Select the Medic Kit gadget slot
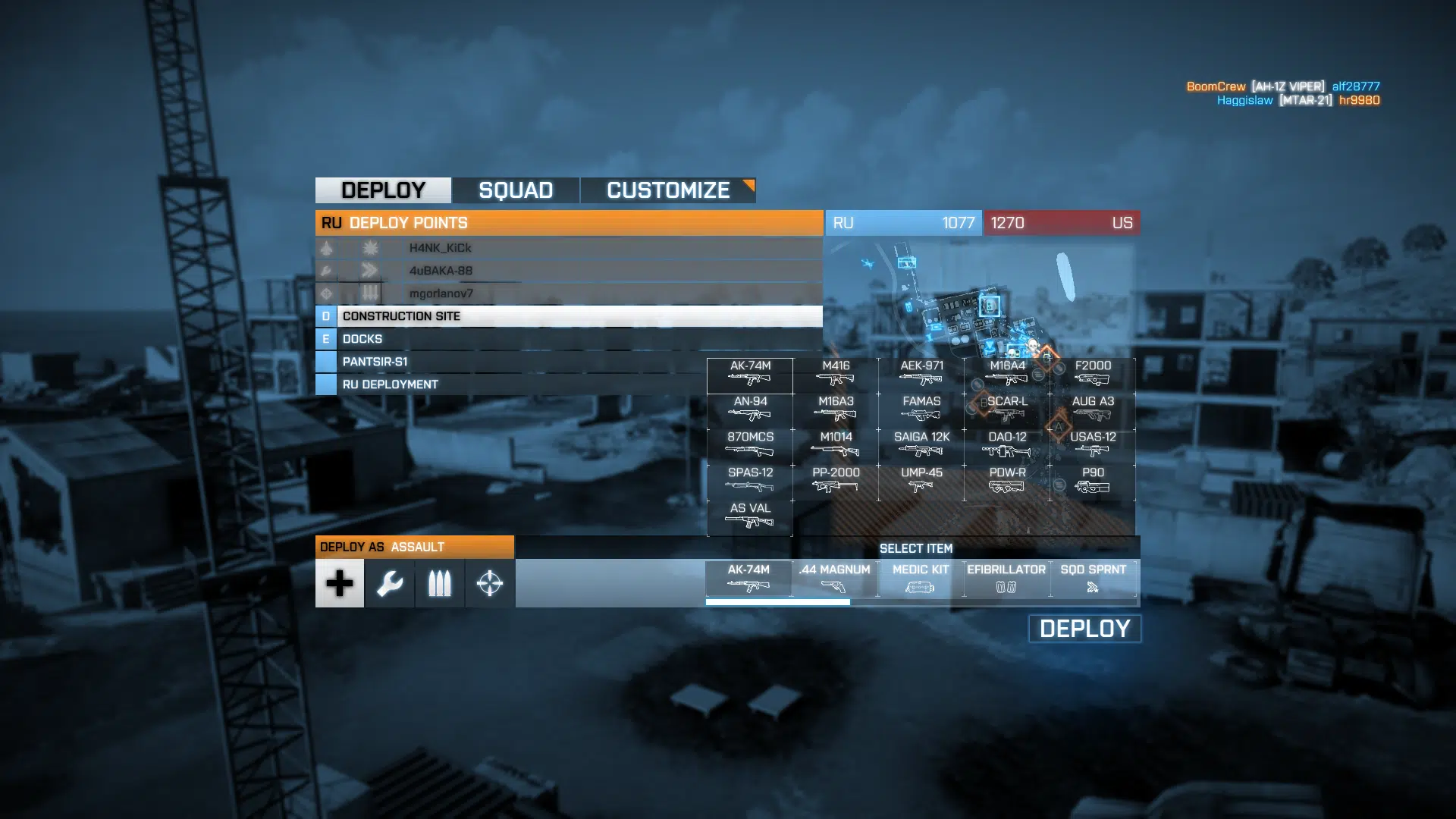 coord(921,578)
